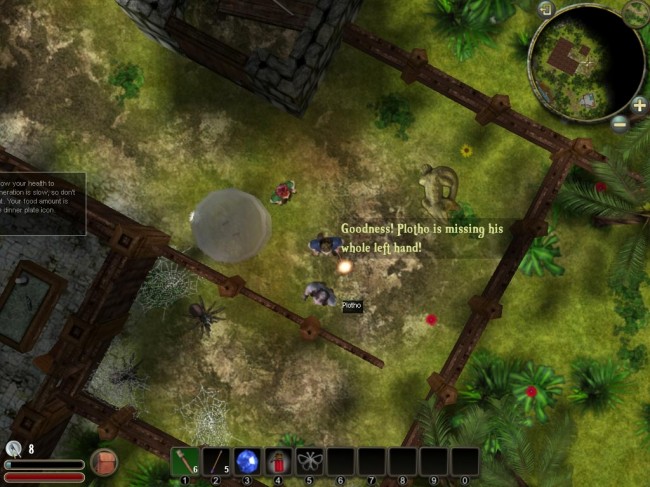The image size is (650, 487).
Task: Use the blue gem in hotbar slot 3
Action: pos(247,461)
